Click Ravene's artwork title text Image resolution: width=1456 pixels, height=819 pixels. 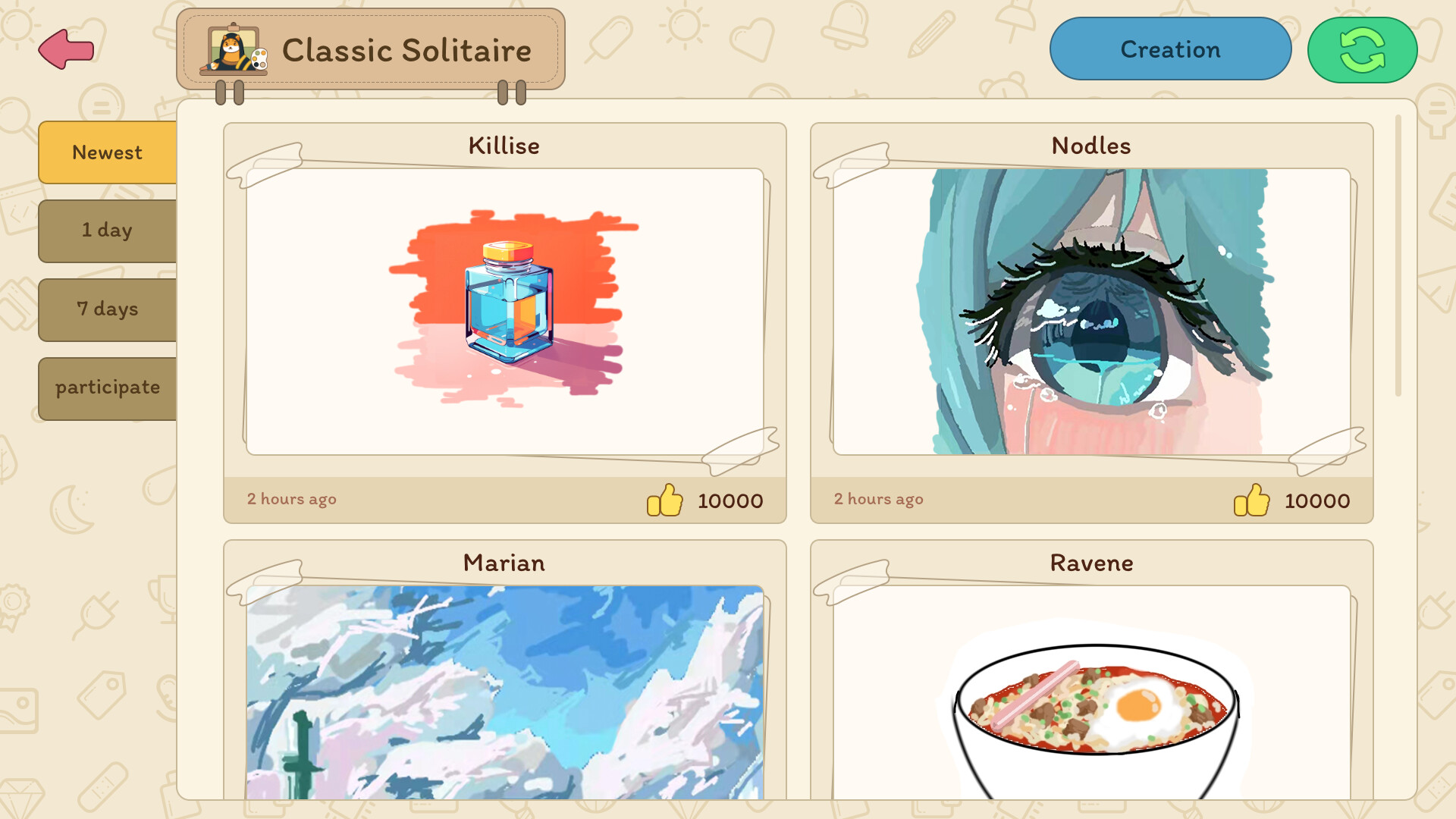tap(1092, 563)
